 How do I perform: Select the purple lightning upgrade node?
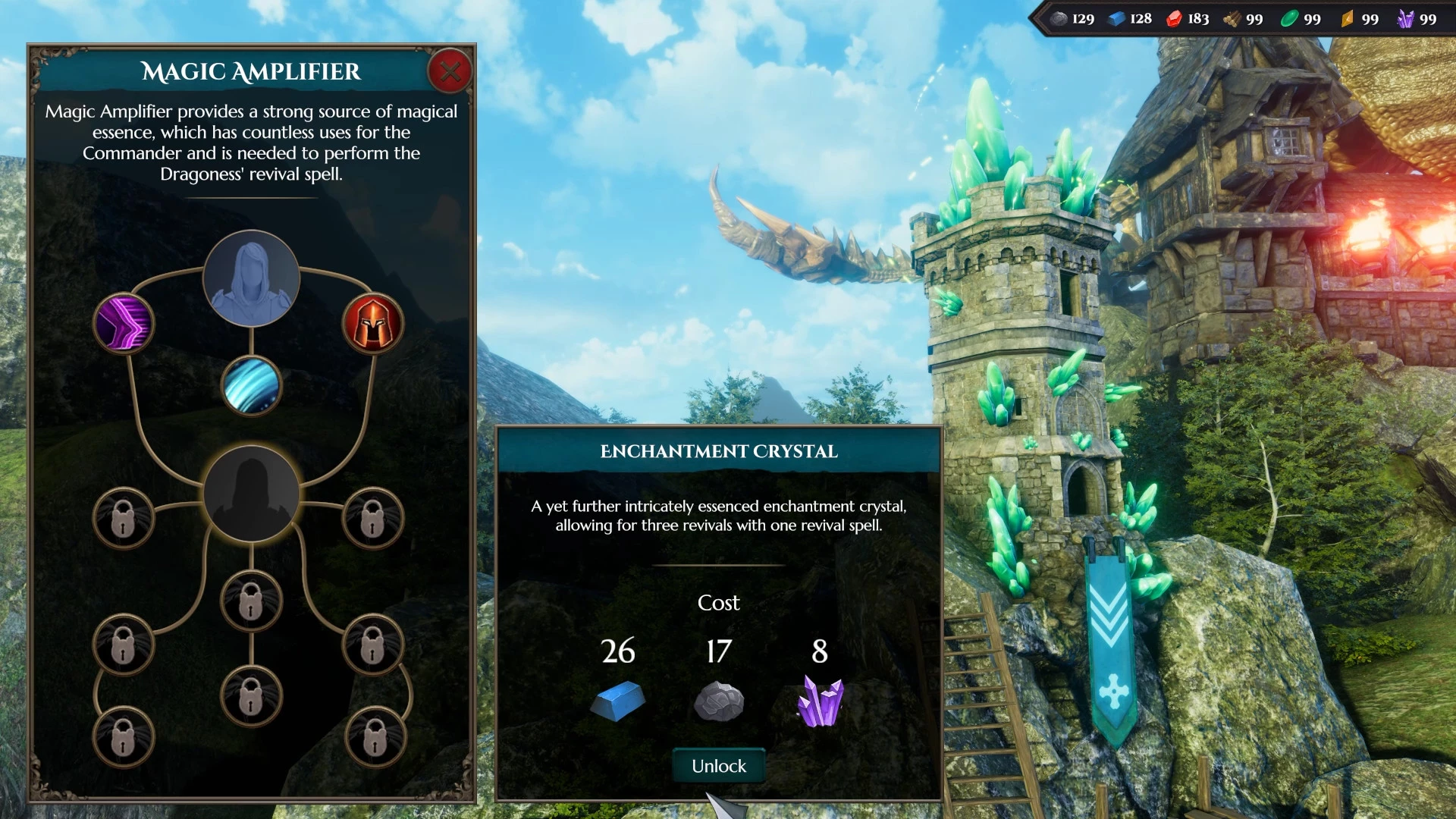click(124, 324)
